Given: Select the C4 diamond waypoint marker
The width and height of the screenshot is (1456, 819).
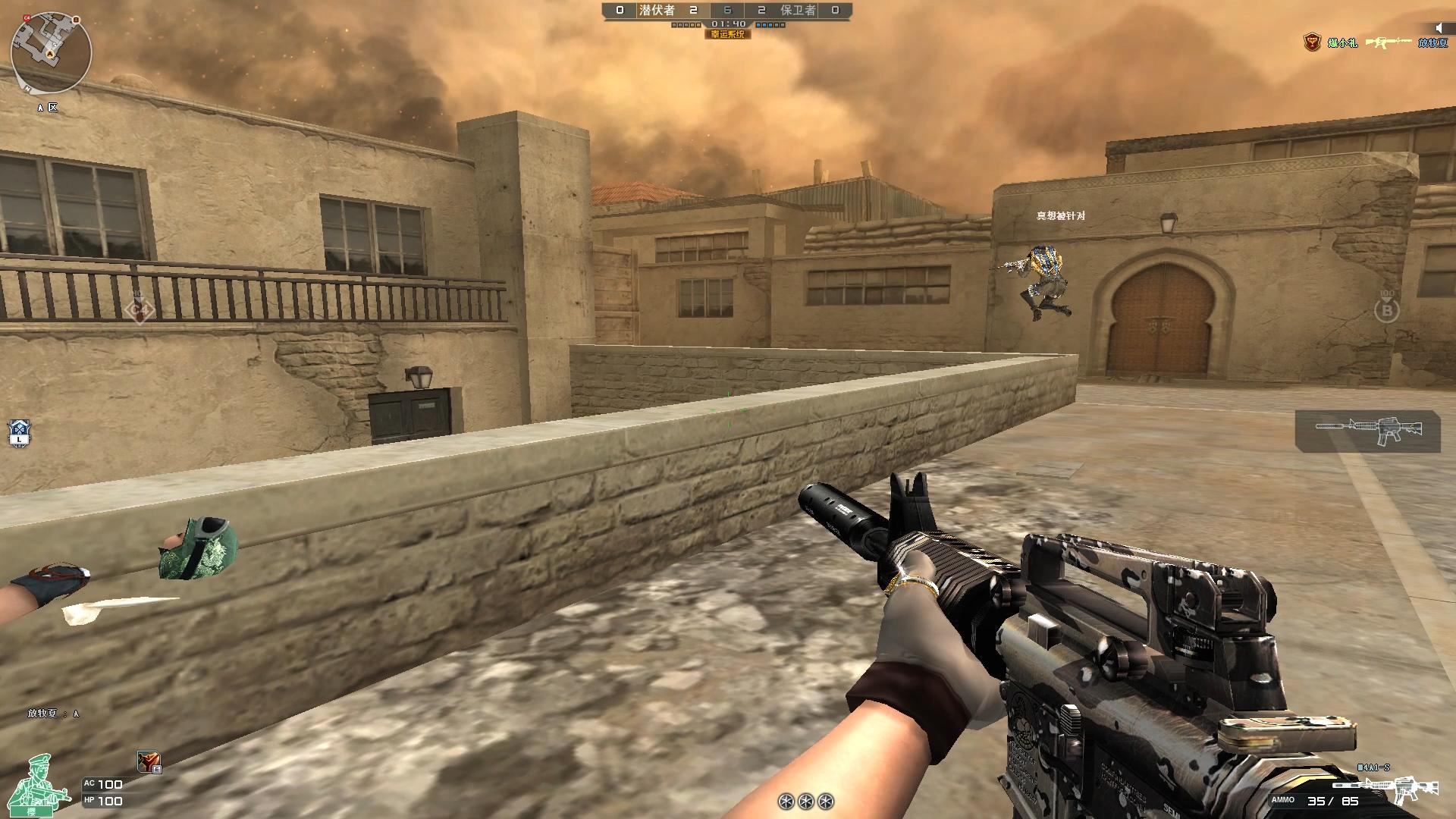Looking at the screenshot, I should pyautogui.click(x=139, y=309).
